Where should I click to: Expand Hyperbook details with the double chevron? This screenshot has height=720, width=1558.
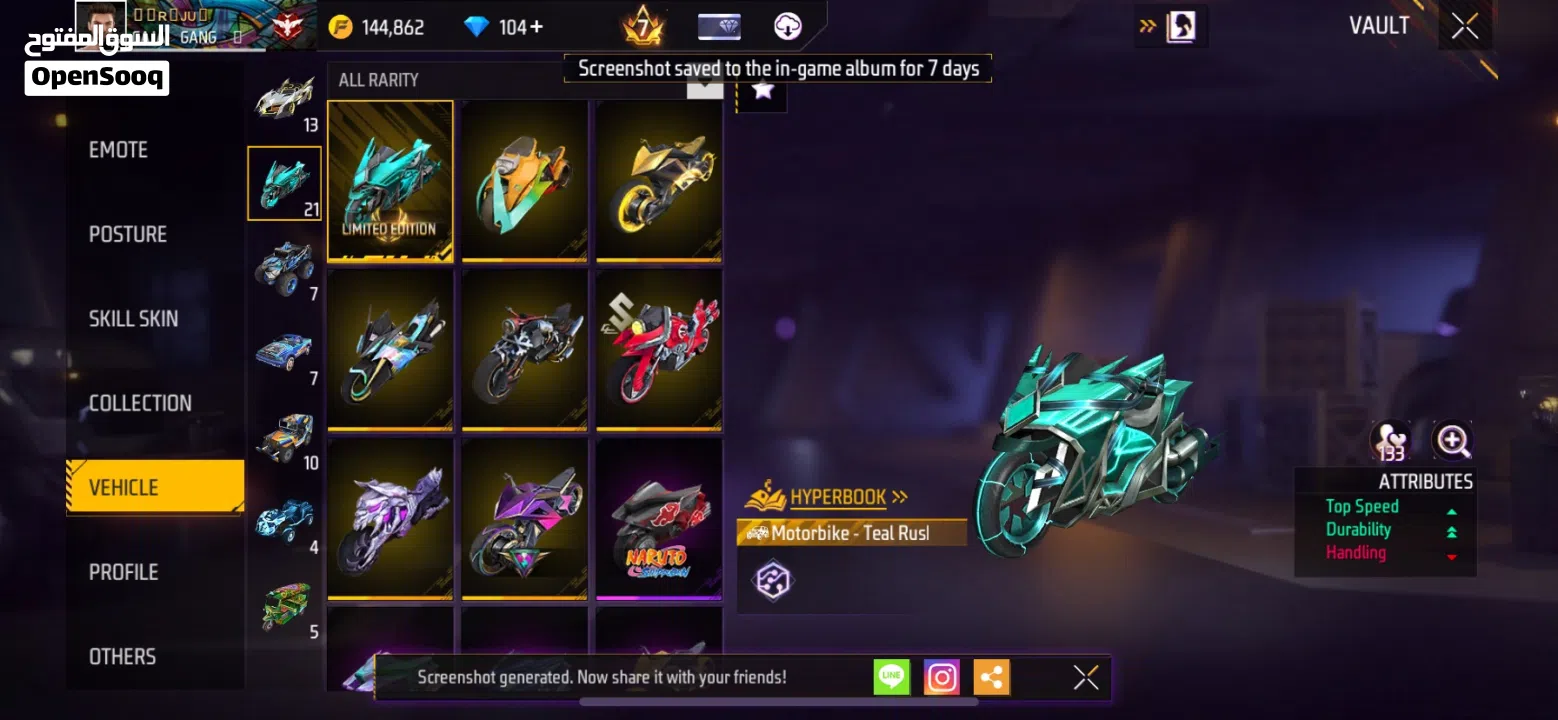pos(901,496)
